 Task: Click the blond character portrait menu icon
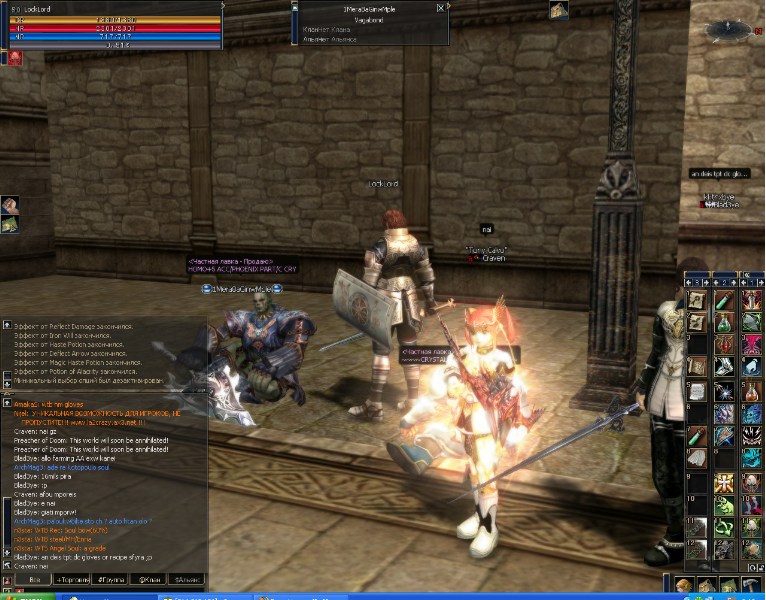pyautogui.click(x=684, y=586)
